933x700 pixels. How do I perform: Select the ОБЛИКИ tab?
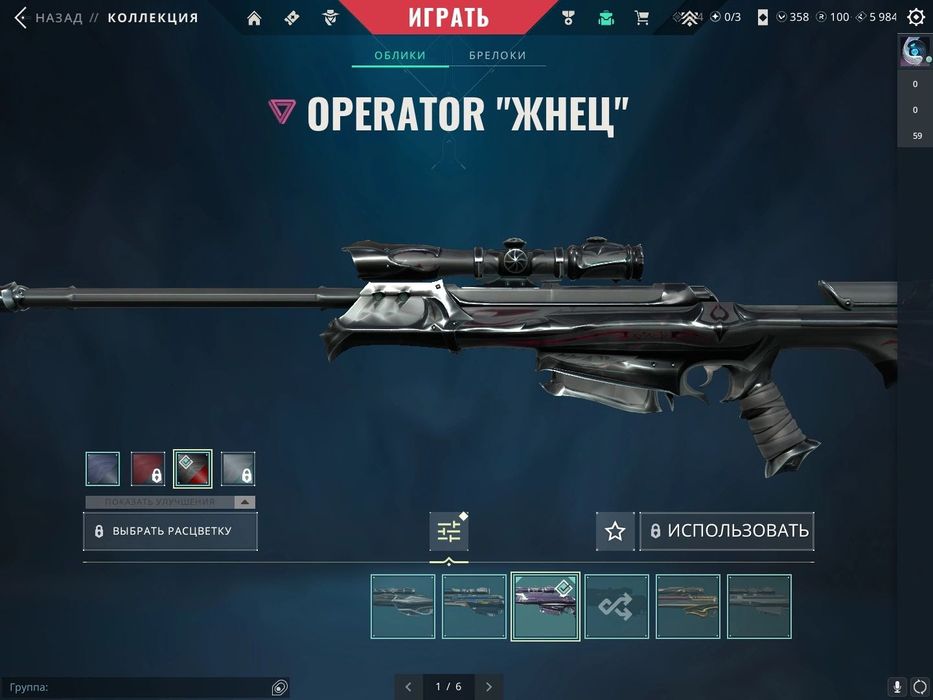click(x=399, y=55)
